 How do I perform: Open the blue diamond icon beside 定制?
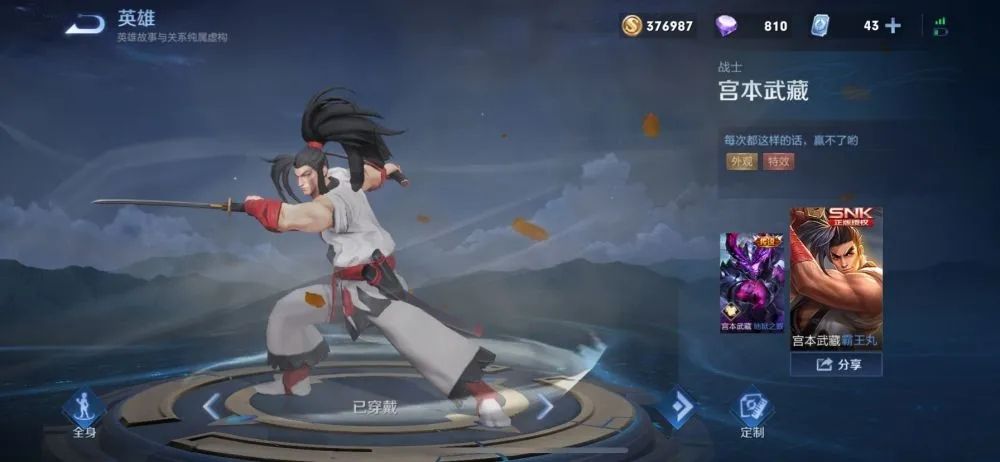[678, 407]
